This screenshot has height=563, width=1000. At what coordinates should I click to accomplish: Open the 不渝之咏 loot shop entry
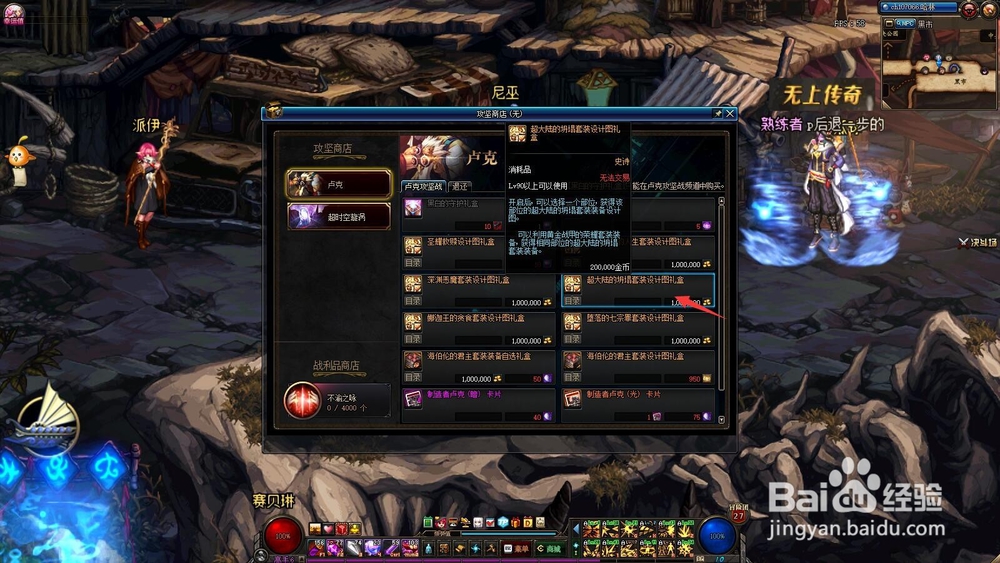point(338,401)
